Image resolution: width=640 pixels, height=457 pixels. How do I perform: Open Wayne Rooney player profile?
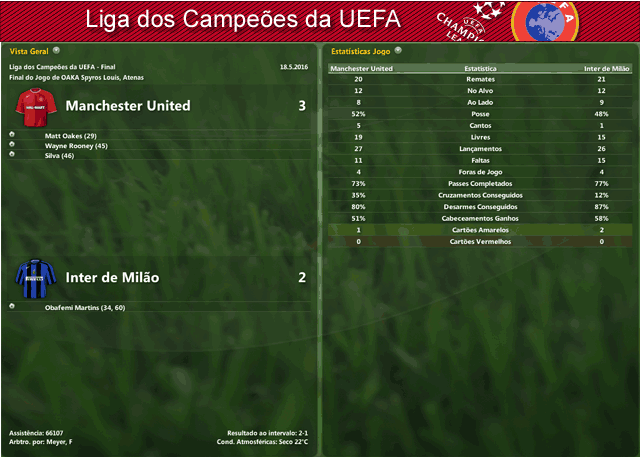point(76,146)
